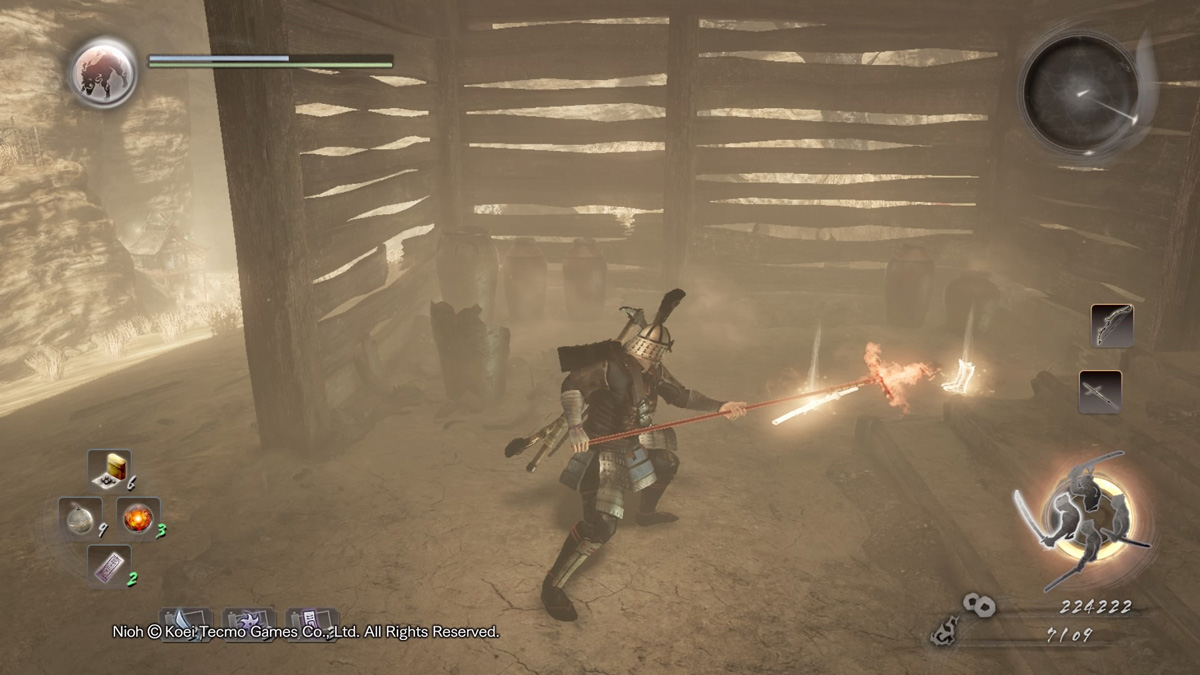Viewport: 1200px width, 675px height.
Task: Select the spear melee weapon slot
Action: pyautogui.click(x=1100, y=392)
